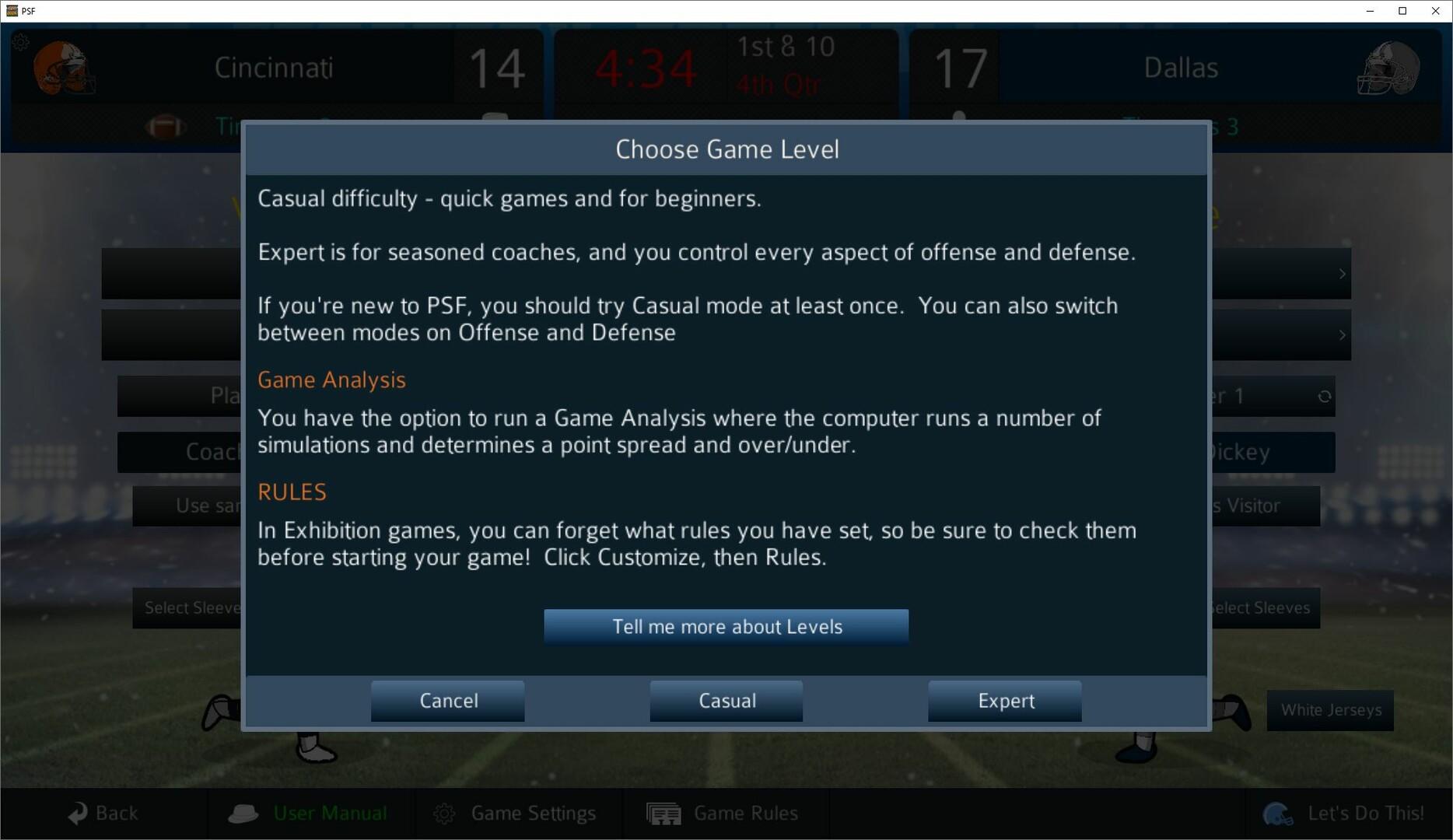1453x840 pixels.
Task: Click the White Jerseys button
Action: (x=1330, y=709)
